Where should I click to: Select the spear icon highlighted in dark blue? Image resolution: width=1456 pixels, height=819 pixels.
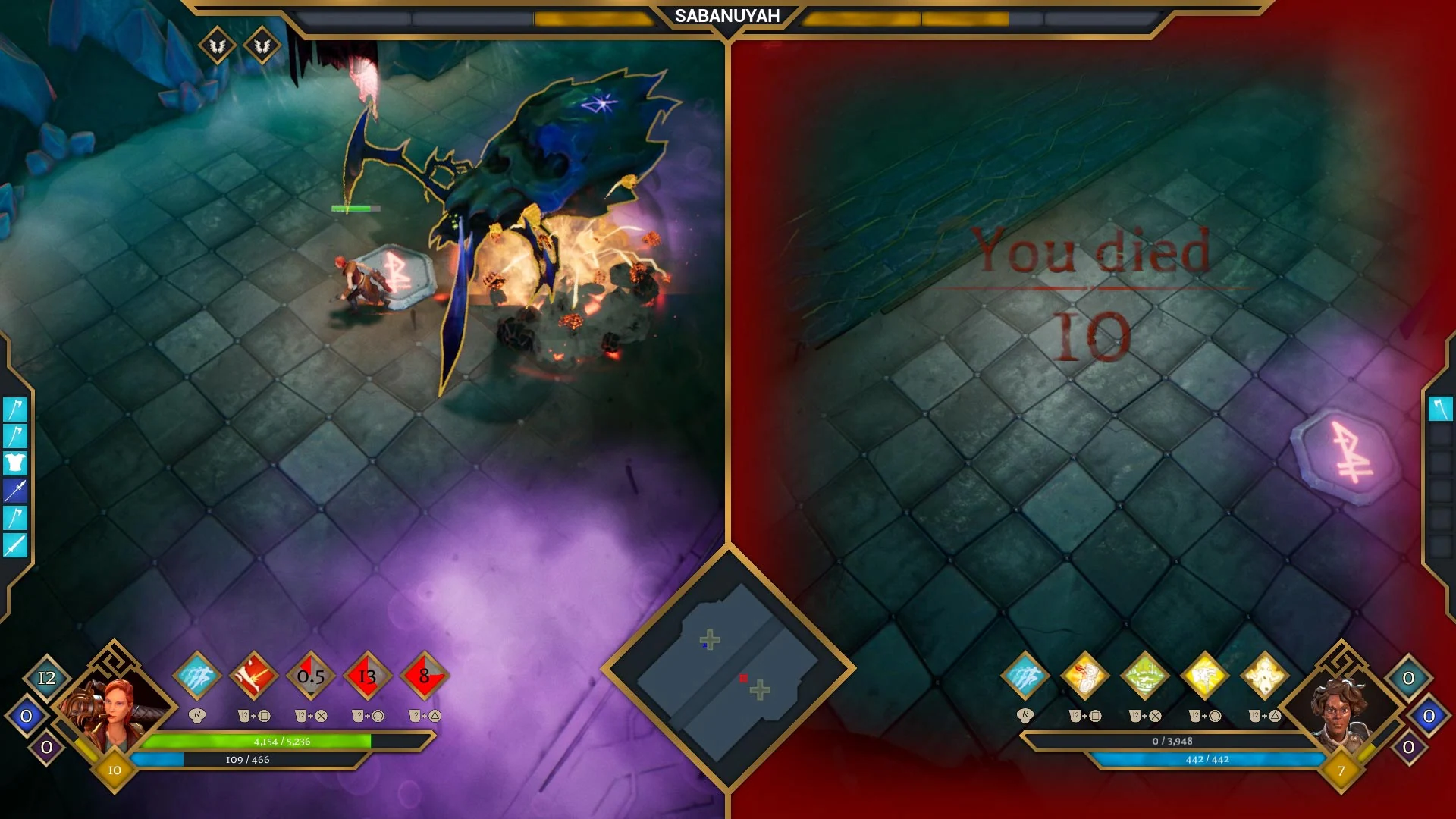(x=15, y=491)
